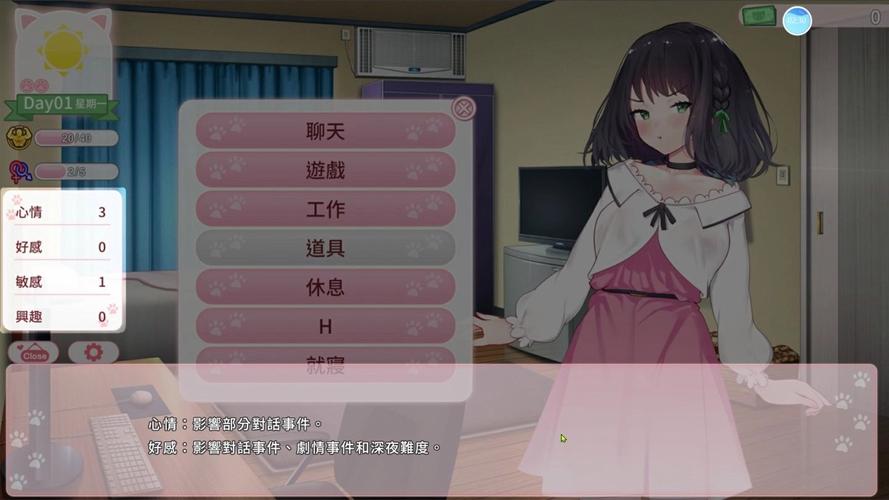Open settings via the gear icon
This screenshot has width=889, height=500.
(94, 353)
